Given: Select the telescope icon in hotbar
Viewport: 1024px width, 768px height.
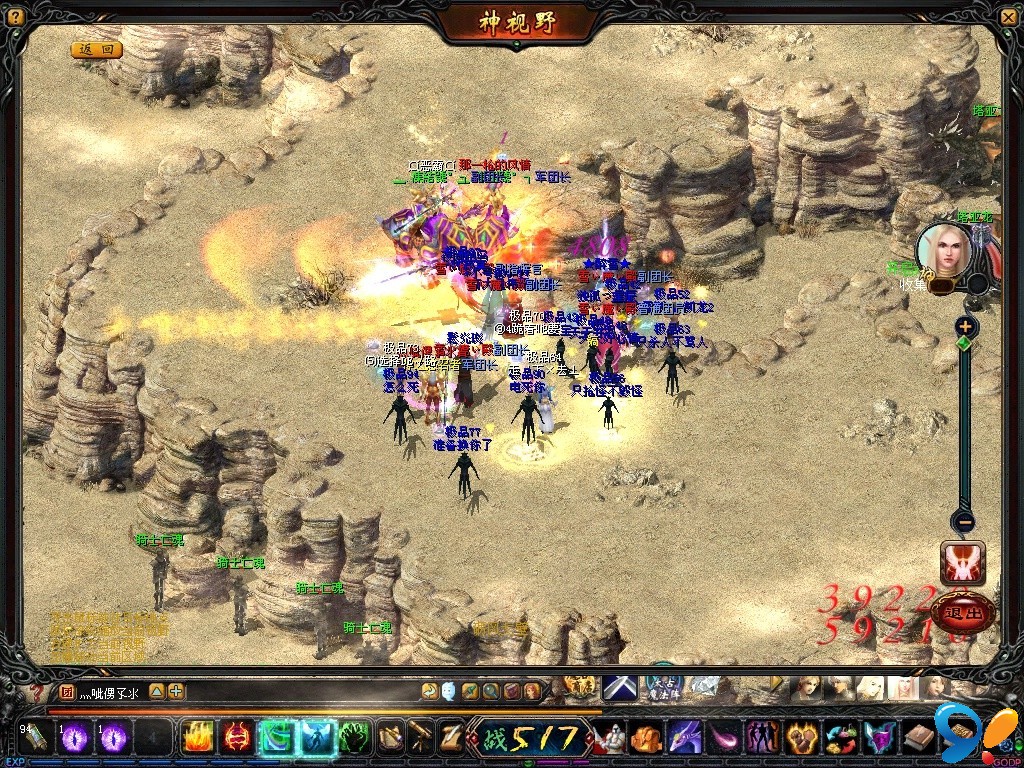Looking at the screenshot, I should tap(421, 738).
